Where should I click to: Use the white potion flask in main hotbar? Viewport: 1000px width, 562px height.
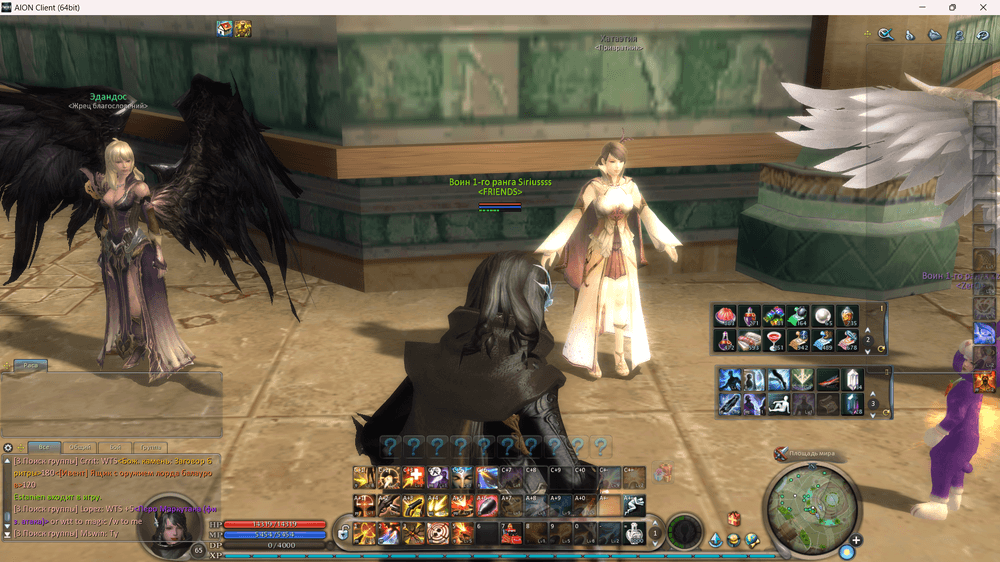634,534
